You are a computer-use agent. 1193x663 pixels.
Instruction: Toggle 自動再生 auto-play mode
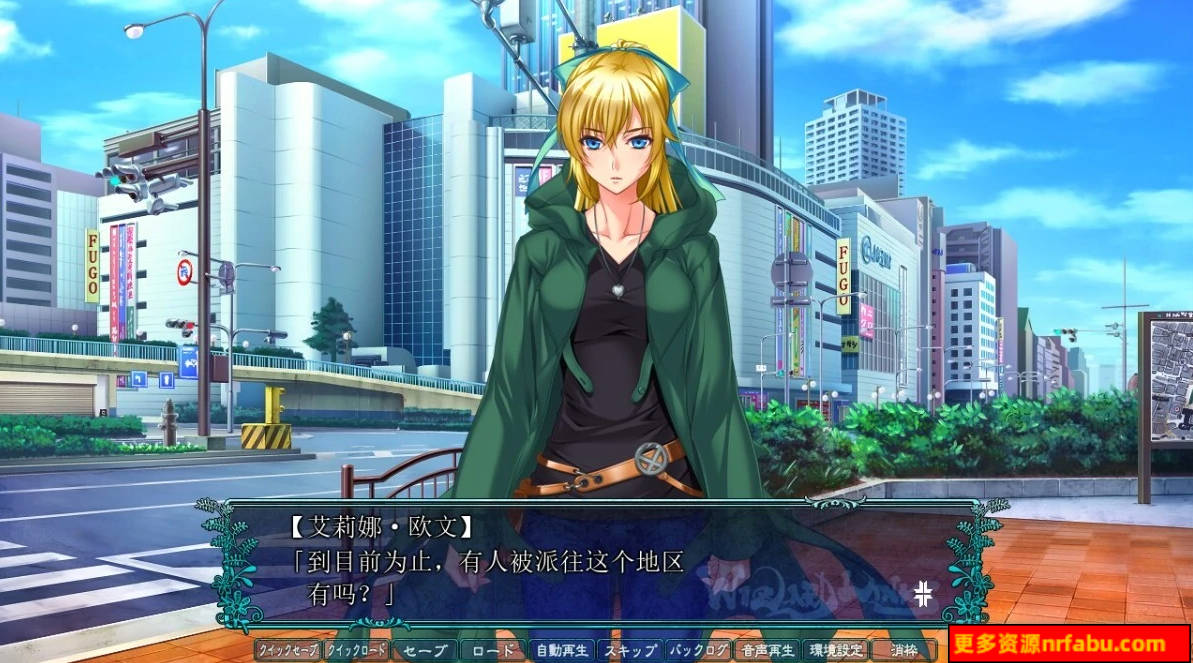562,650
